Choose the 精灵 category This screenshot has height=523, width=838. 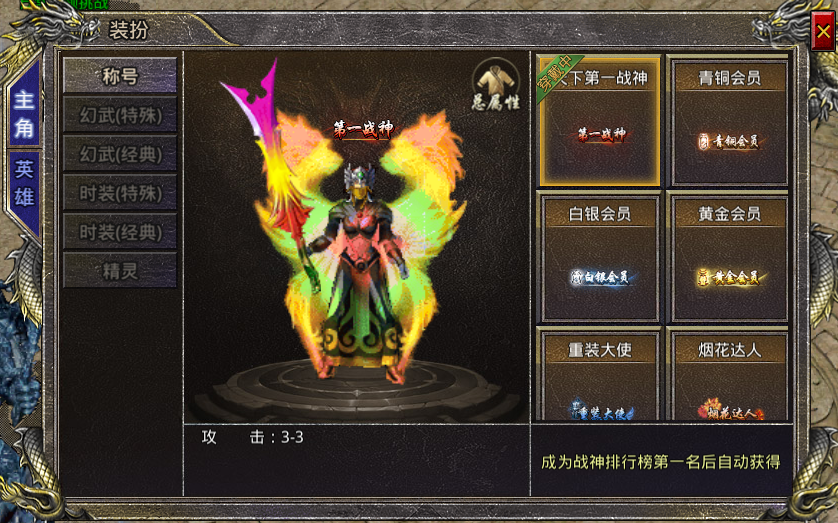tap(120, 271)
